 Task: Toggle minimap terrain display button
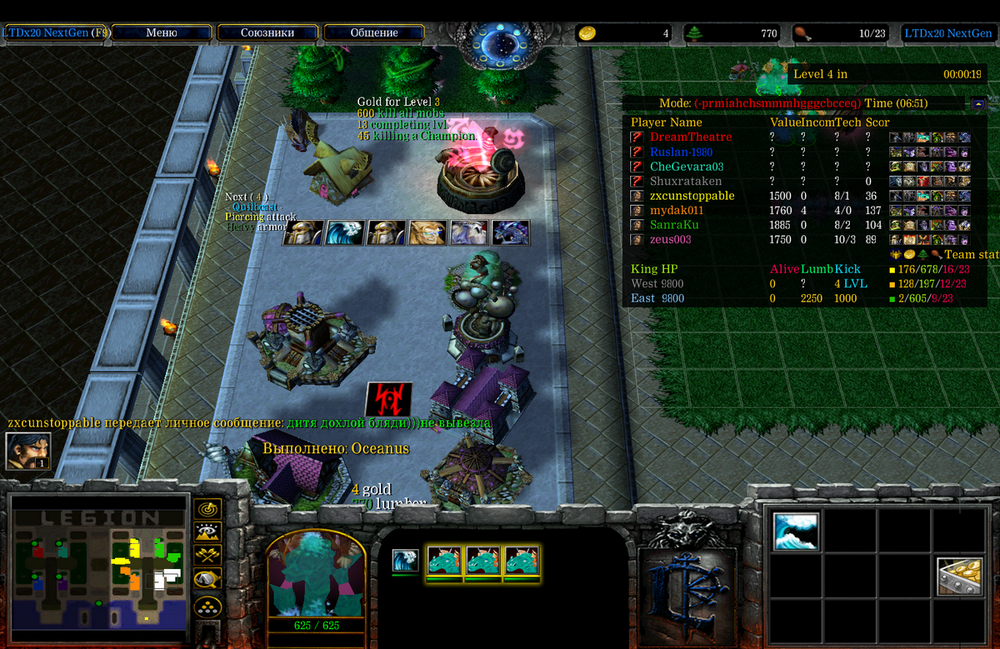[x=207, y=532]
